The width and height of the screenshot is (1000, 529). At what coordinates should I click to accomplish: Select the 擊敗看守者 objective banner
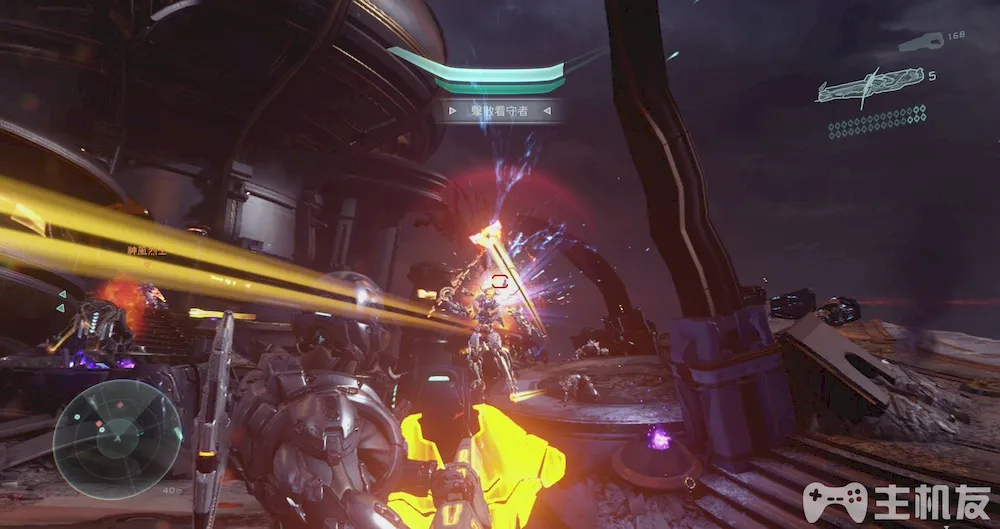click(500, 111)
